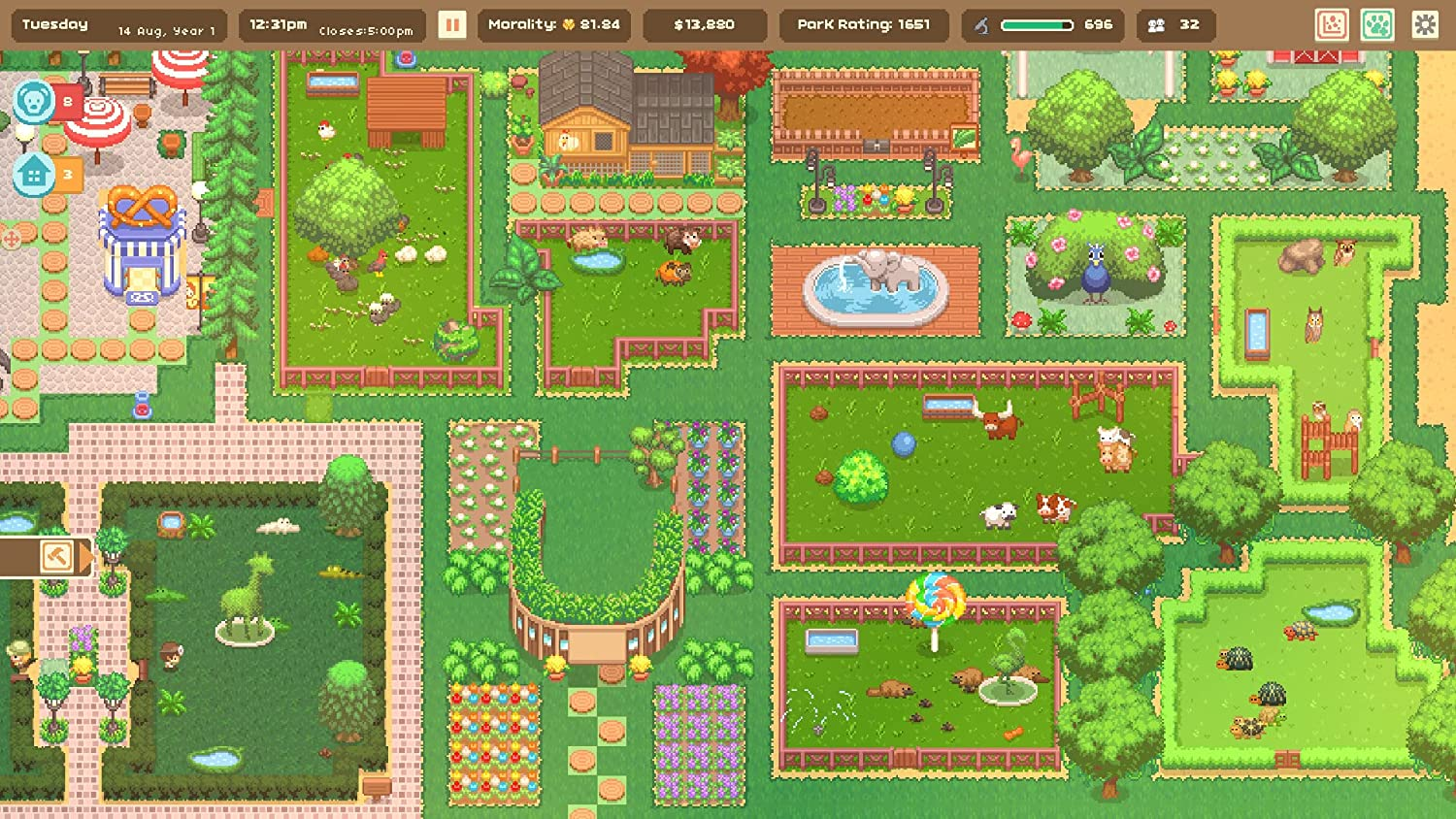Click the bear notification icon showing 8

(32, 101)
